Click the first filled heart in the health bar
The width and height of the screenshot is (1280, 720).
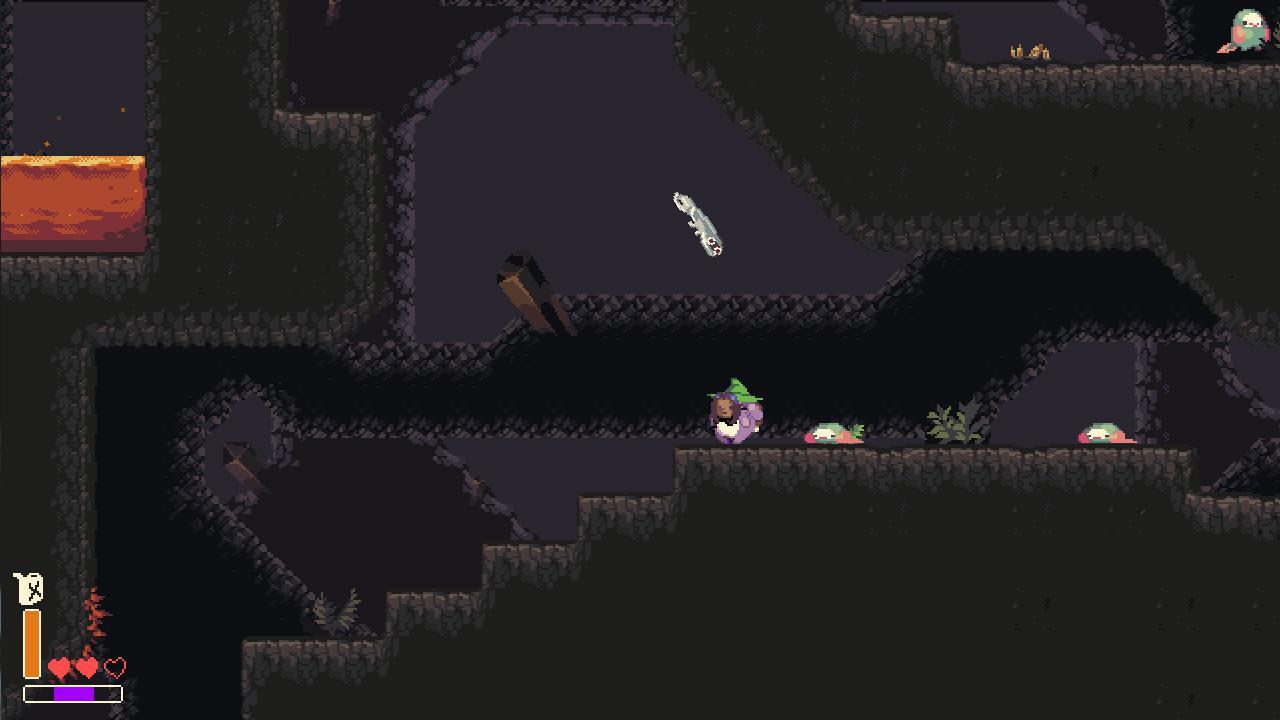59,665
